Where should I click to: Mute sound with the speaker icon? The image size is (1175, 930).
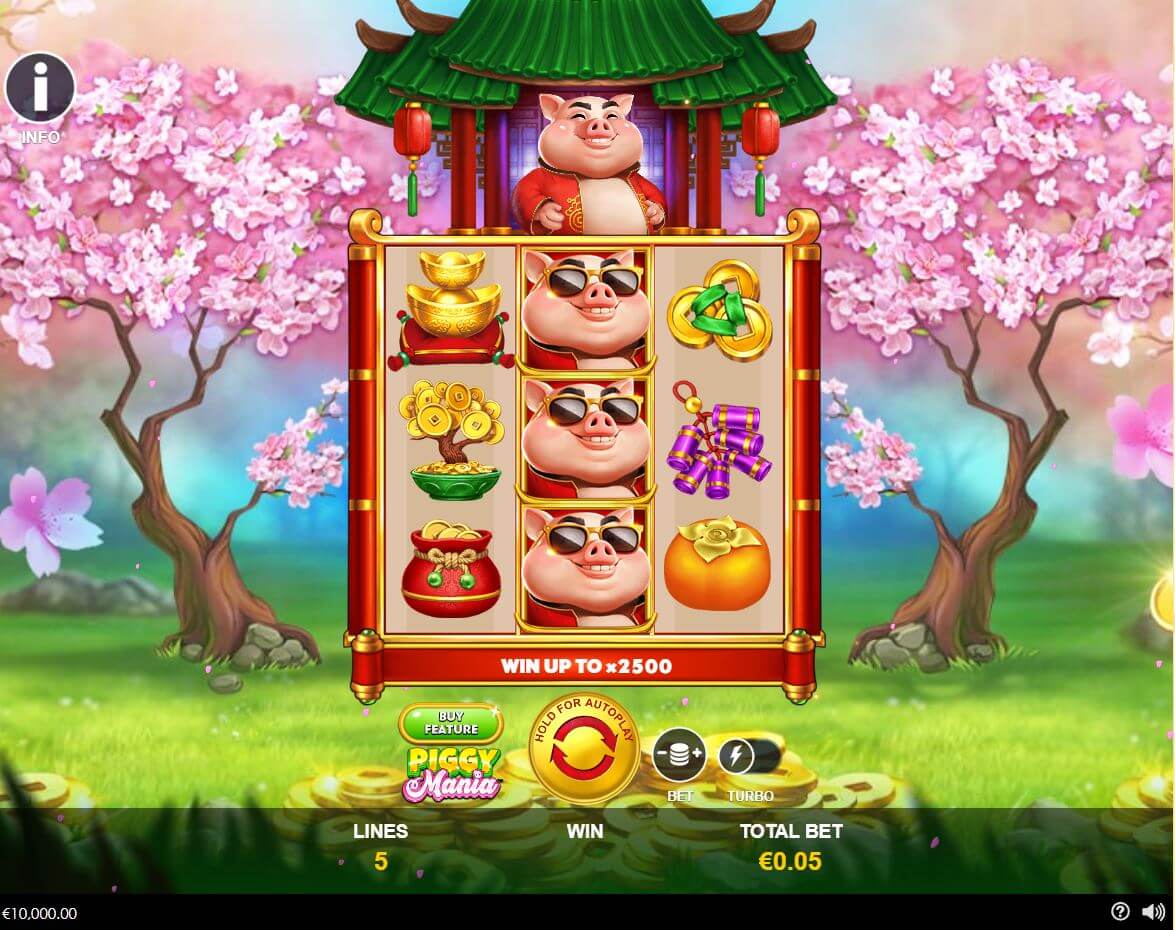1152,911
